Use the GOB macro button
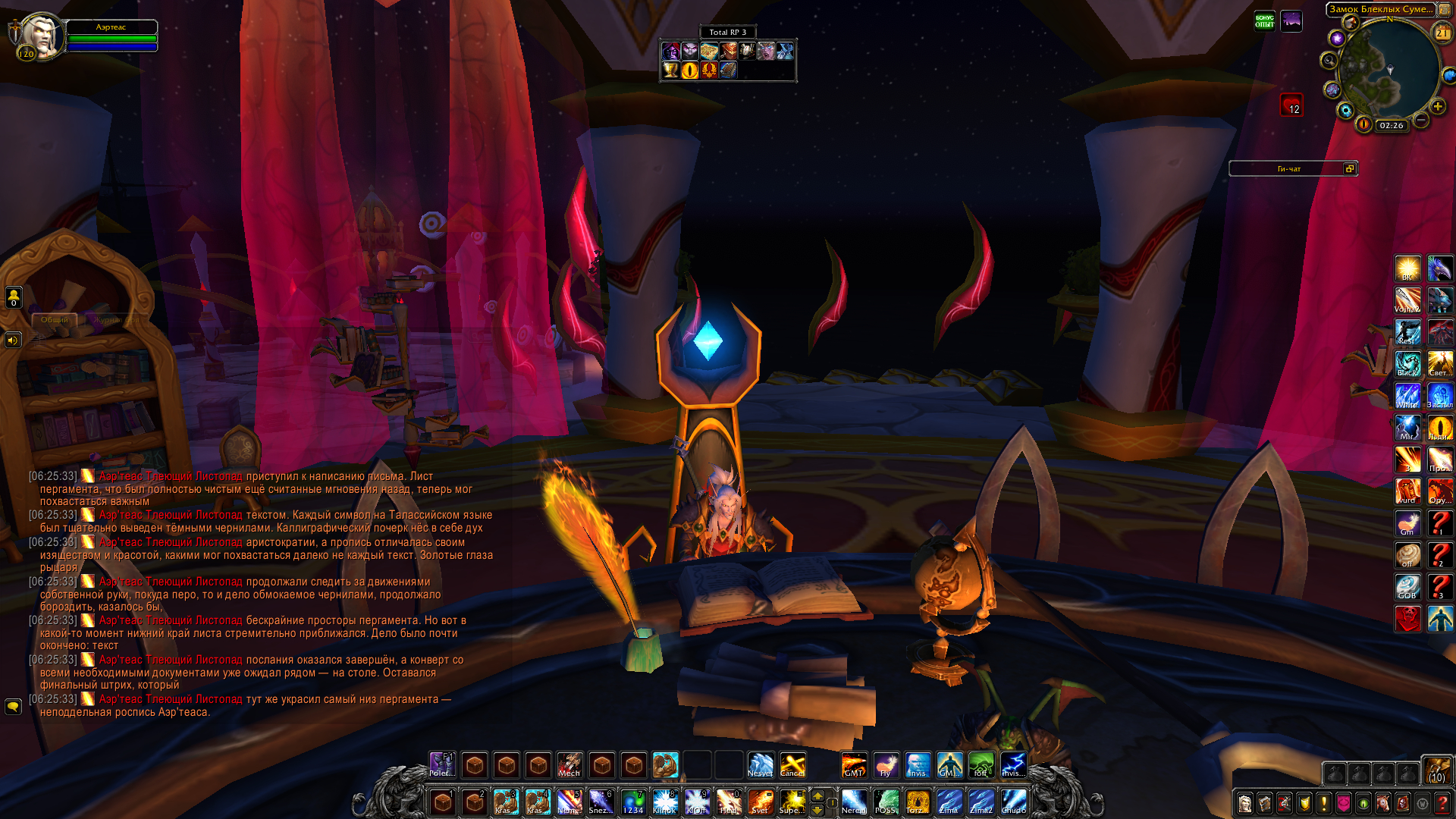Viewport: 1456px width, 819px height. click(1407, 587)
